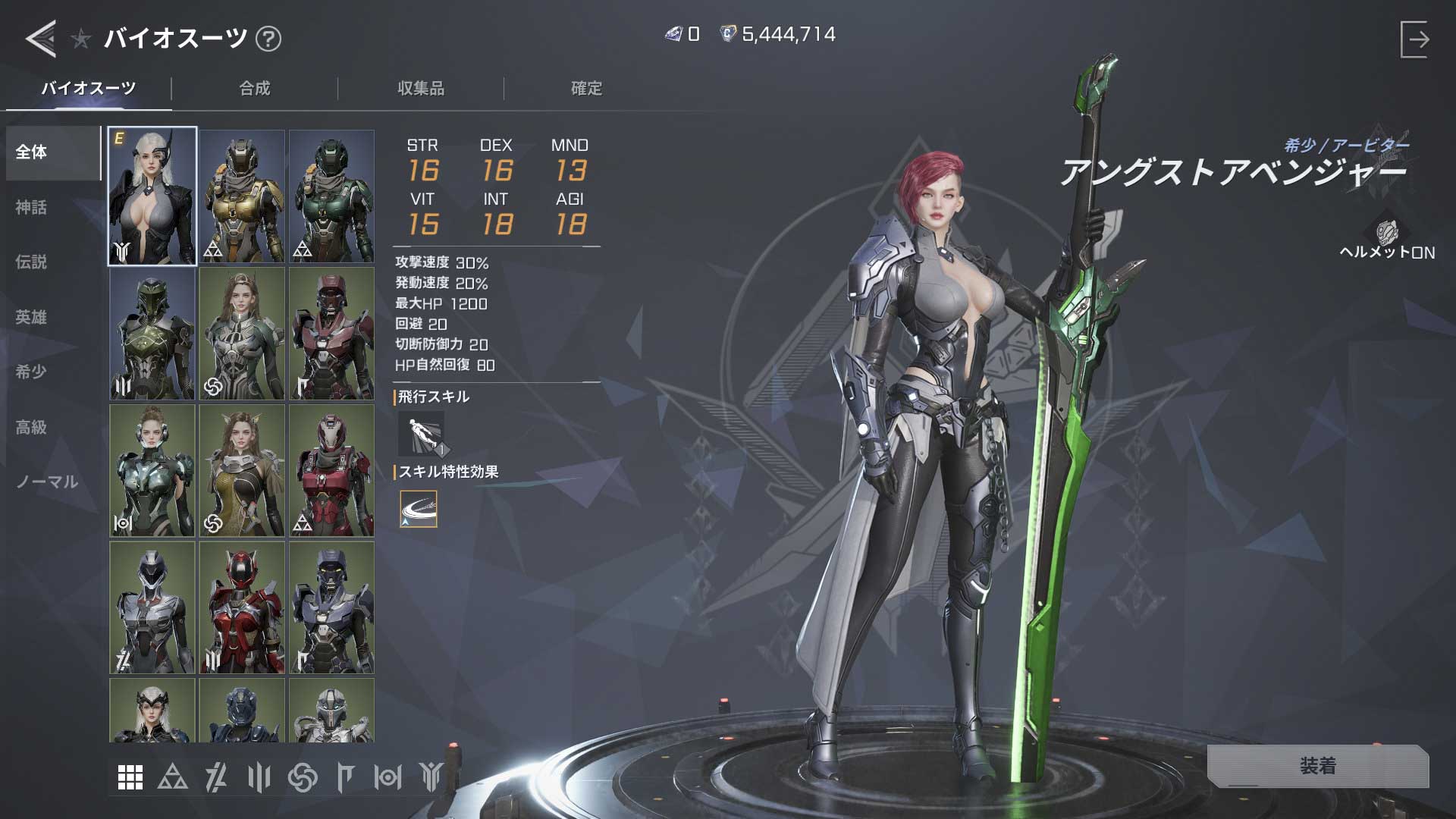Switch to the 合成 tab
Viewport: 1456px width, 819px height.
click(255, 89)
